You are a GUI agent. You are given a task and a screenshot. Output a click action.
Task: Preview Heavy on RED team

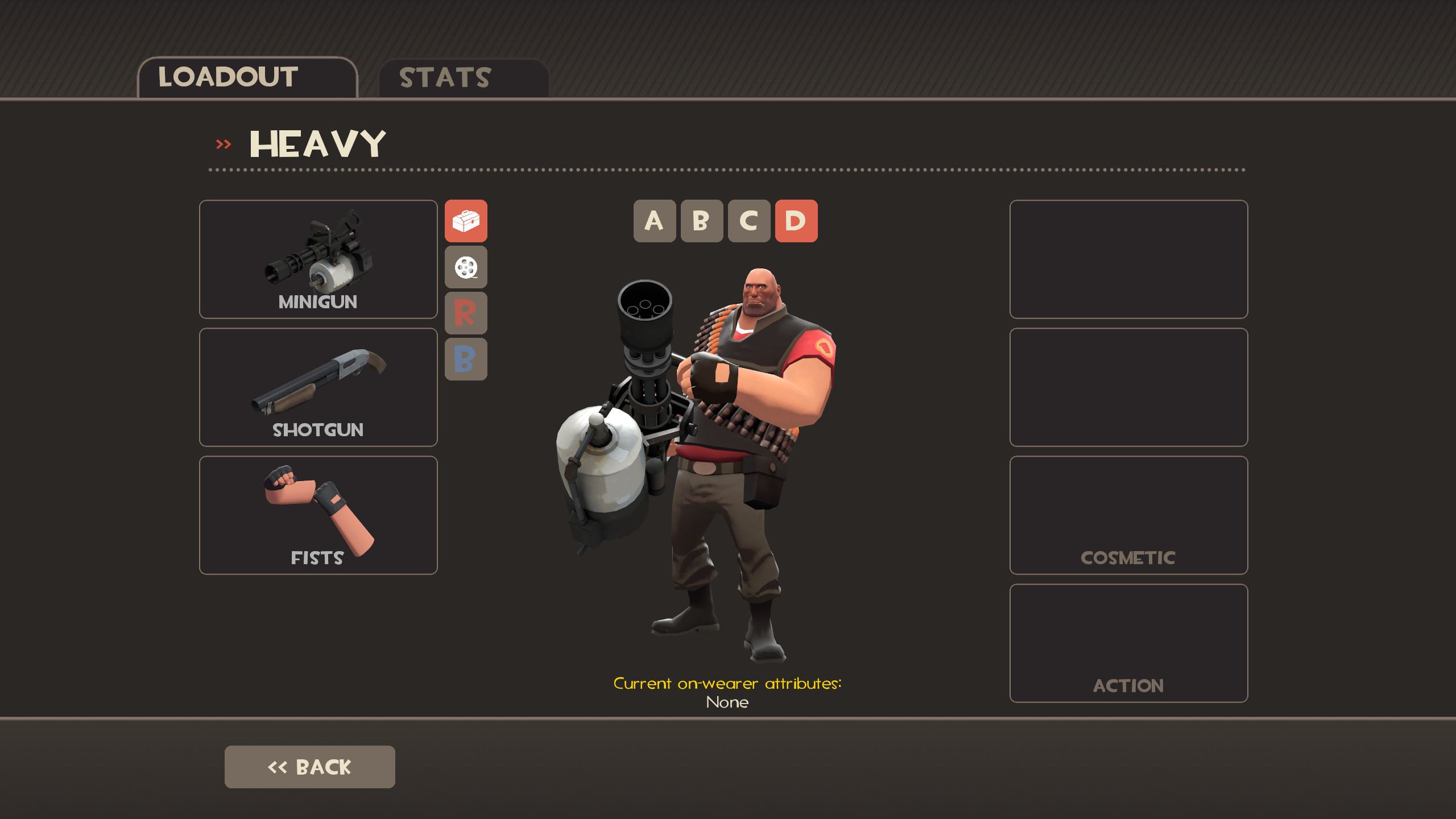(x=466, y=314)
